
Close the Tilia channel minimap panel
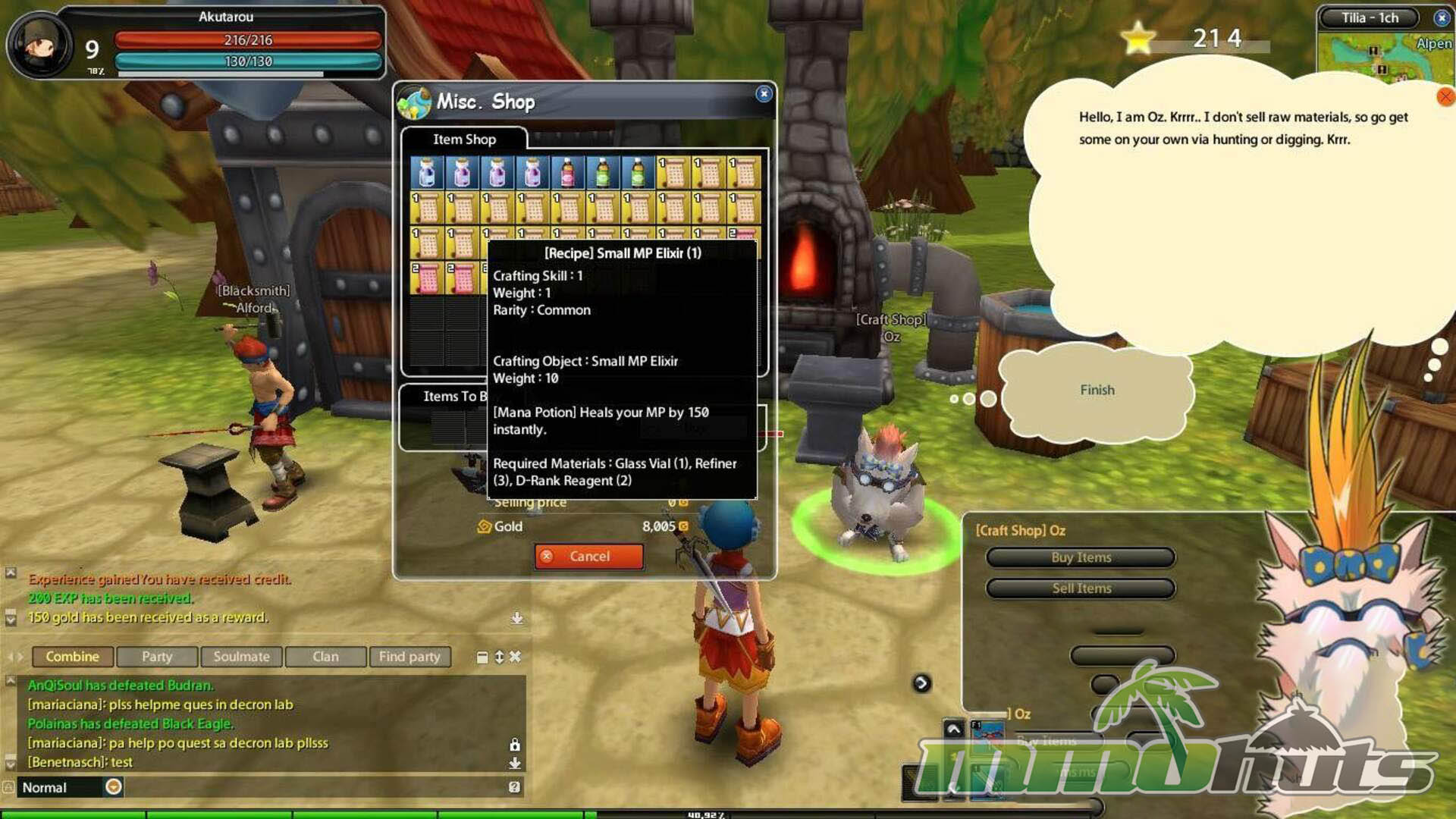1442,17
